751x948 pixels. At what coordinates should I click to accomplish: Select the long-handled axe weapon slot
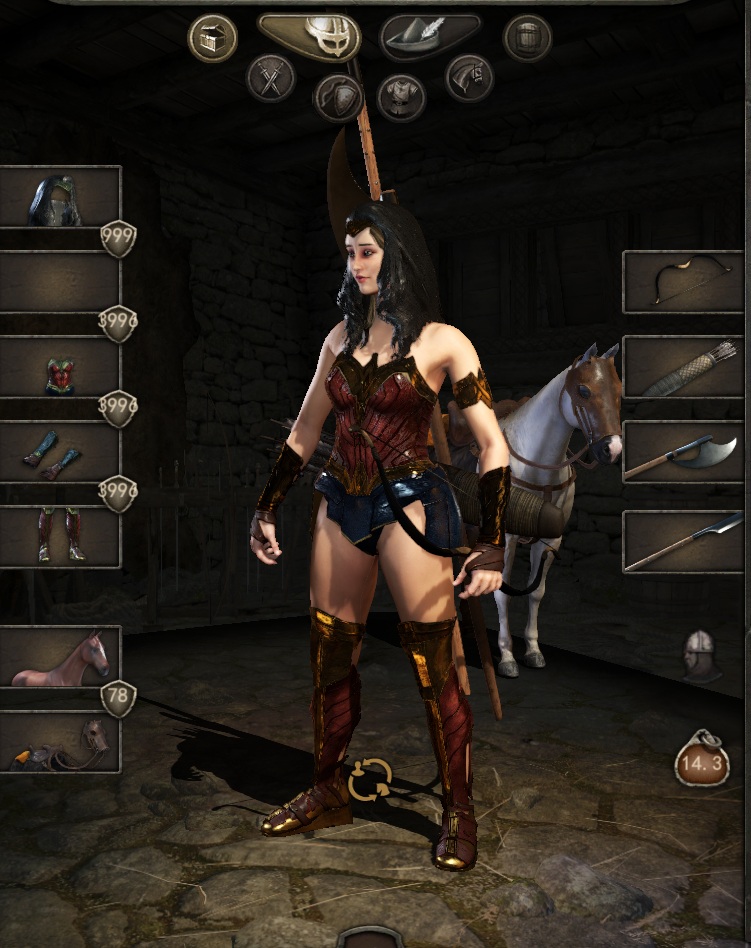pos(683,452)
